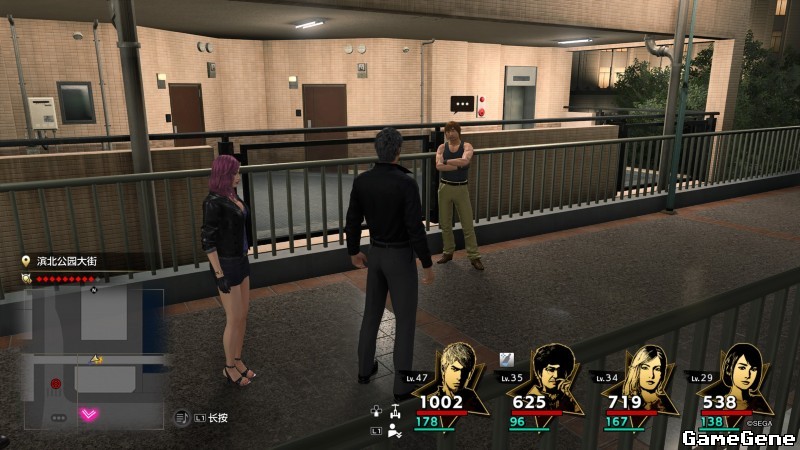Click the speech bubble above the NPC

coord(461,103)
